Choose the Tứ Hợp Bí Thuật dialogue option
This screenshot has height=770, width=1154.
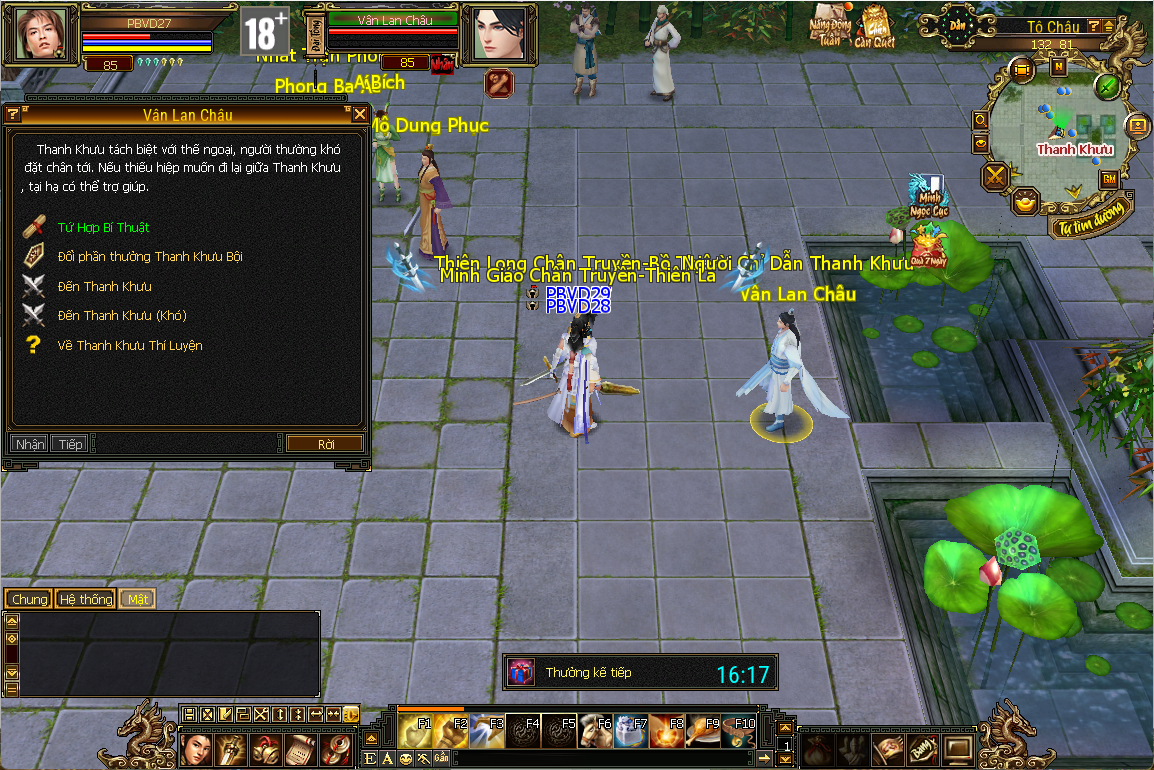pos(103,228)
